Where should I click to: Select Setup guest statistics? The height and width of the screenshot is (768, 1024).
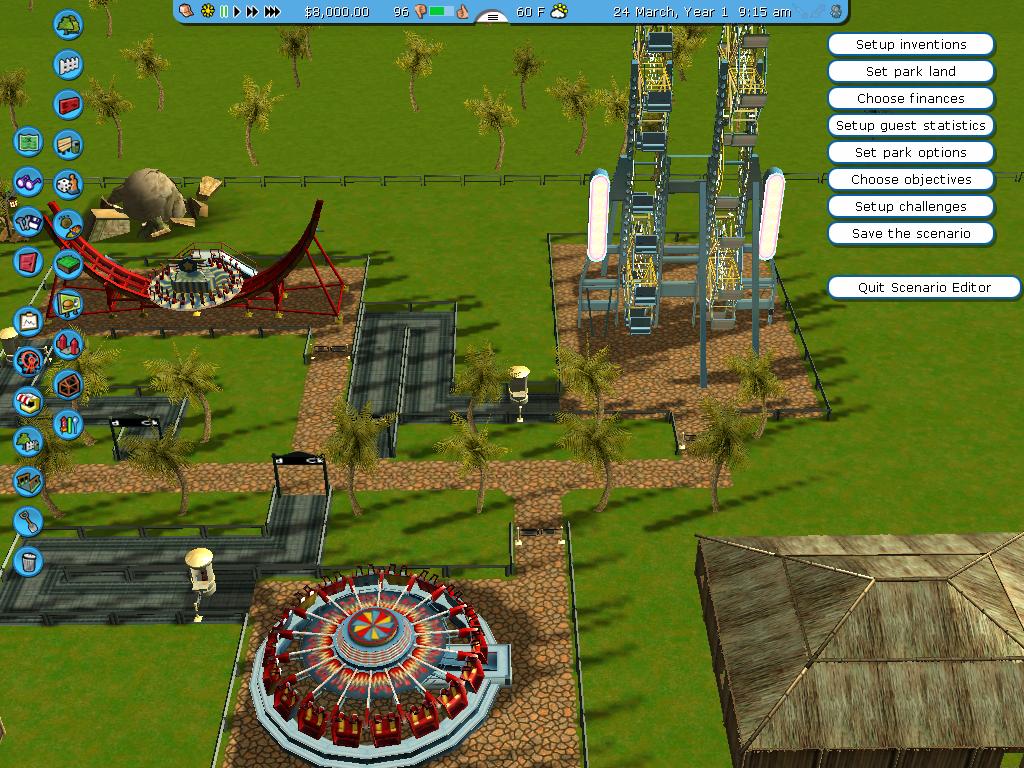(911, 125)
